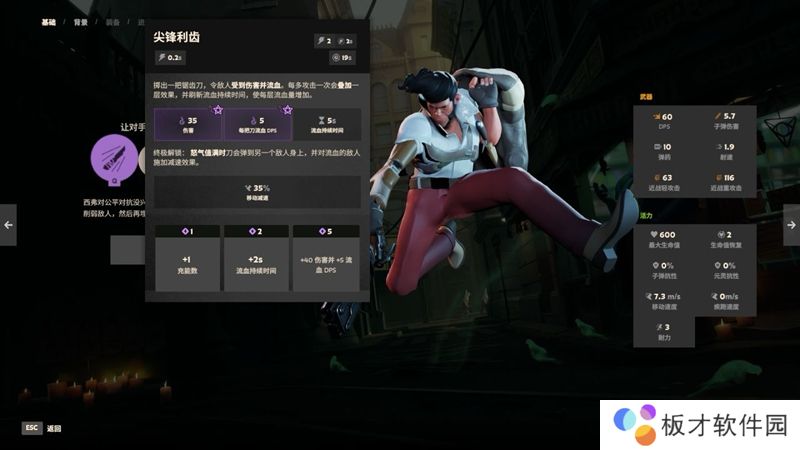Select the 每把刀流血 DPS stat box
The width and height of the screenshot is (800, 450).
click(257, 124)
